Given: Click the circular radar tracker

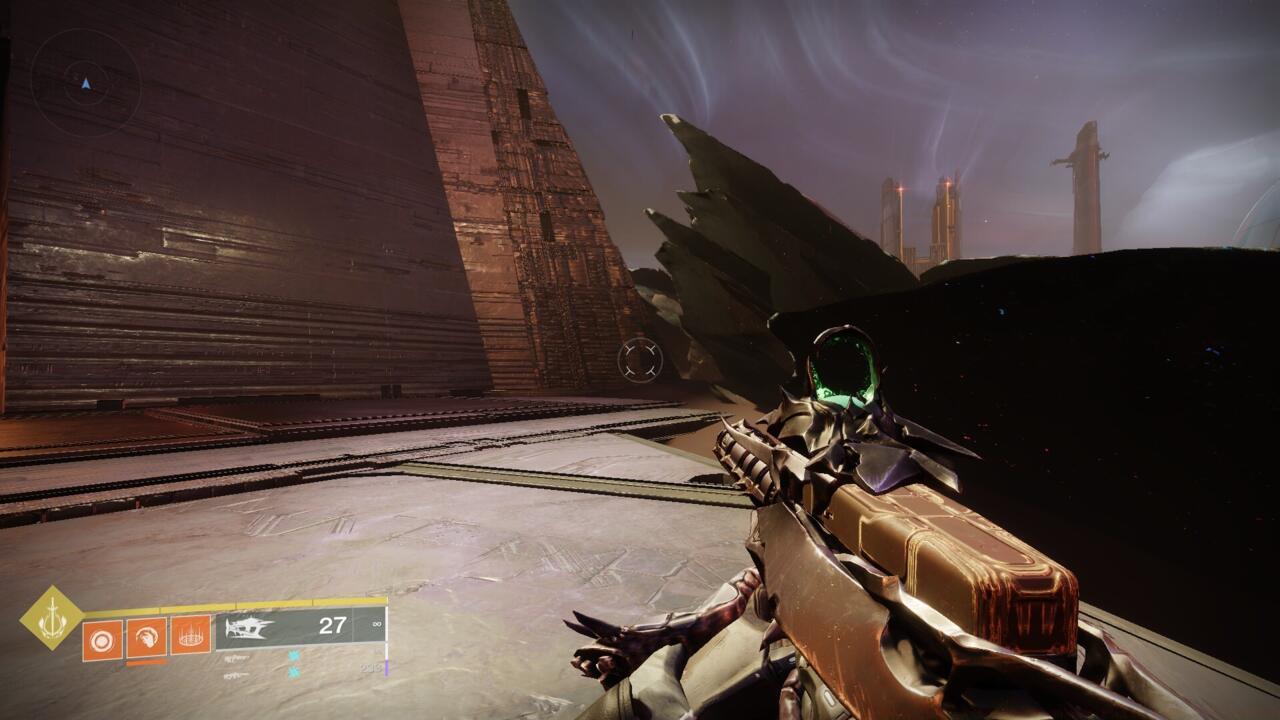Looking at the screenshot, I should pos(85,83).
